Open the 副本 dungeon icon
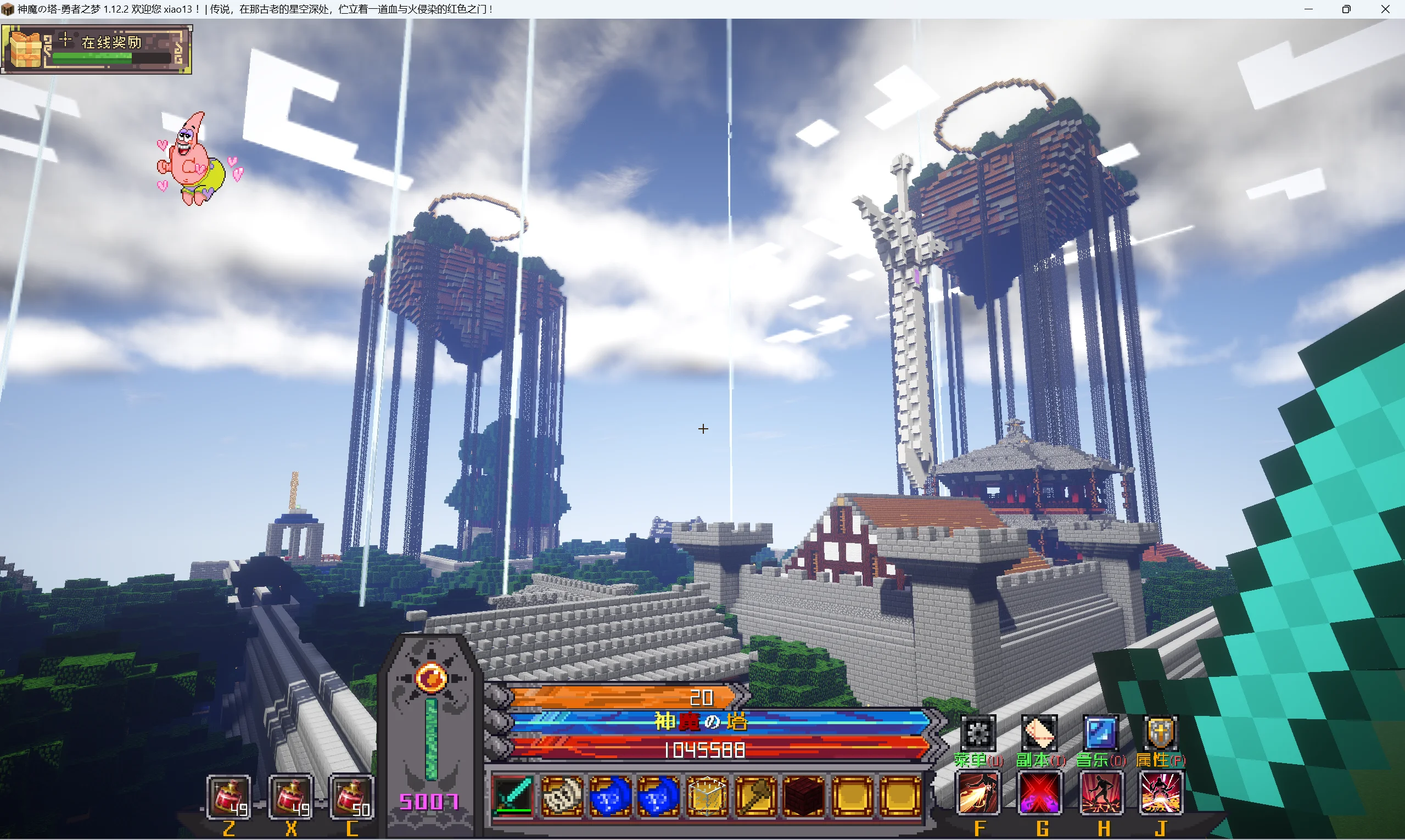1405x840 pixels. coord(1039,733)
